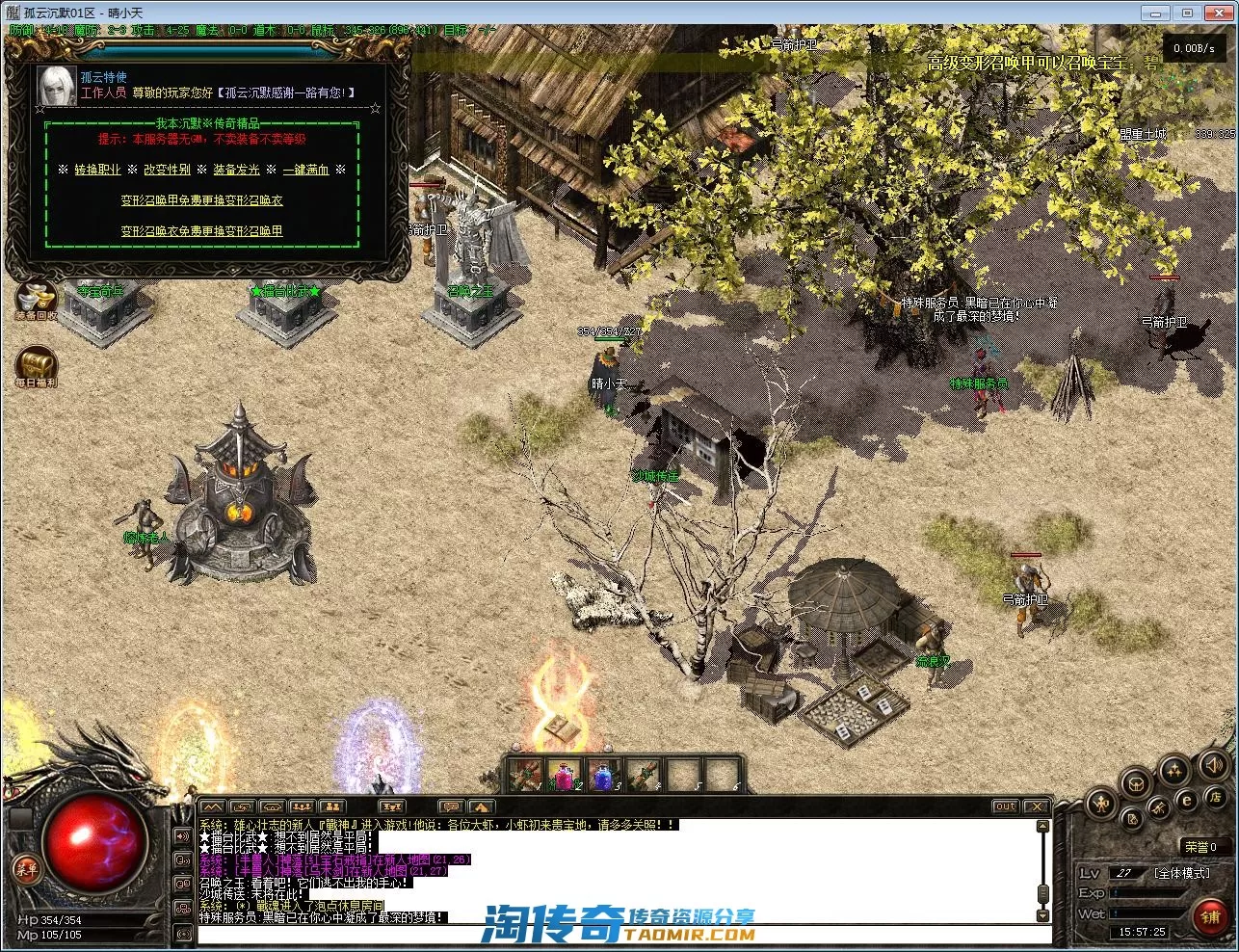The height and width of the screenshot is (952, 1239).
Task: Choose 变形召唤甲免费更换变形召唤衣
Action: coord(201,200)
